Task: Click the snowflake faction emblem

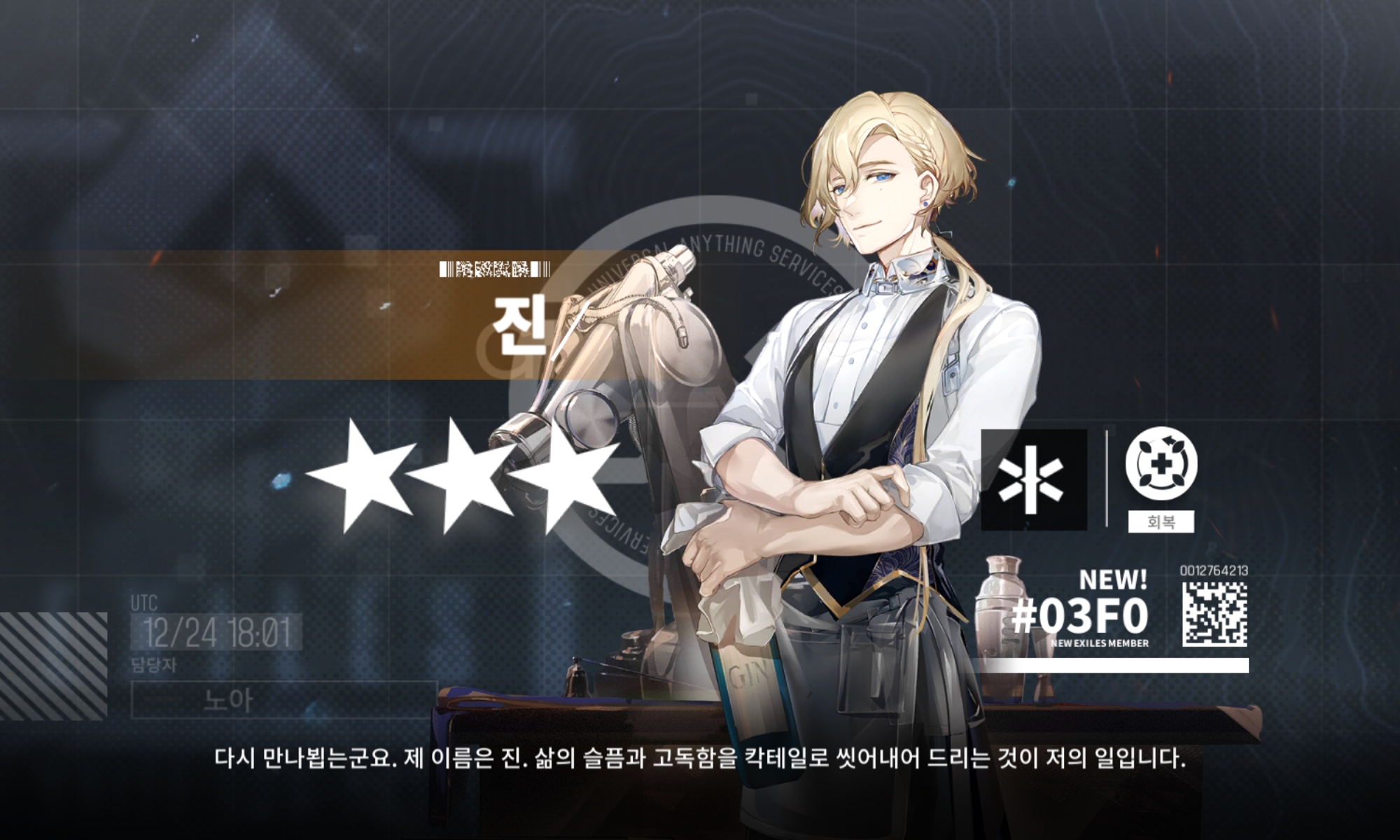Action: tap(1033, 479)
